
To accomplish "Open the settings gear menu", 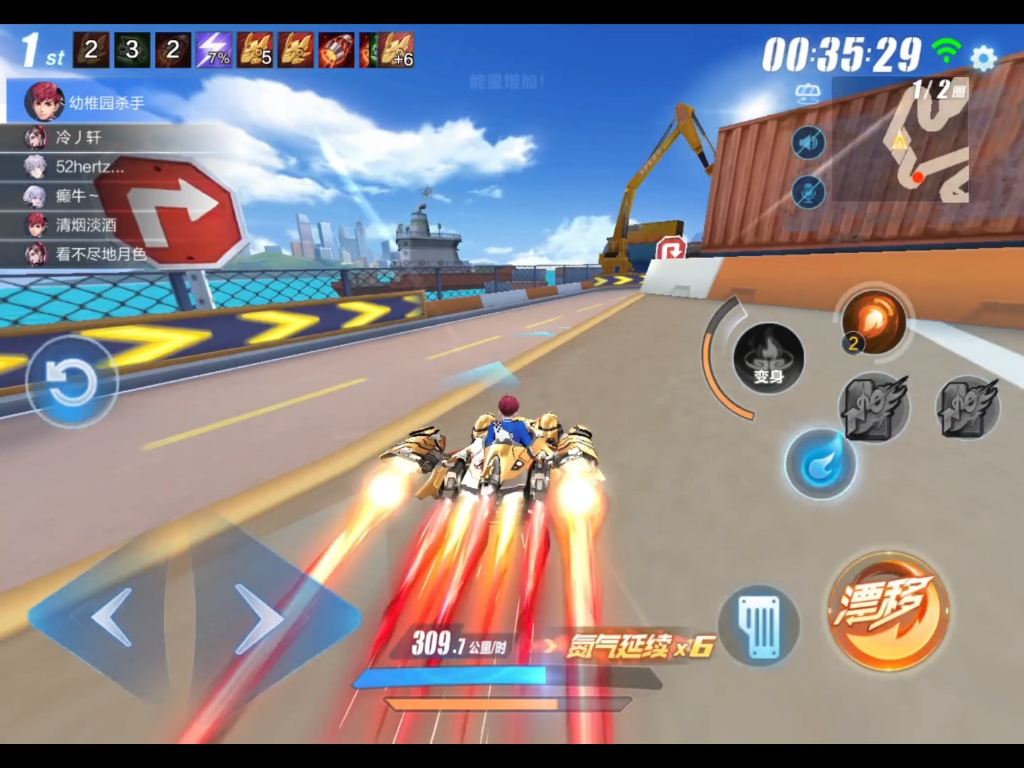I will coord(984,58).
